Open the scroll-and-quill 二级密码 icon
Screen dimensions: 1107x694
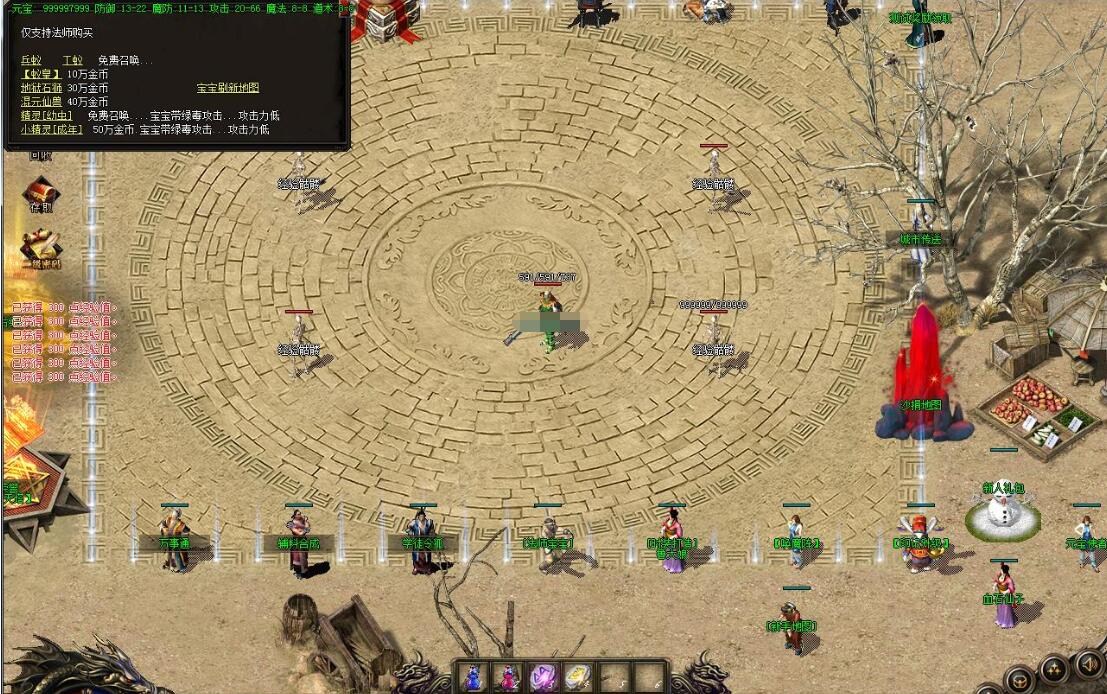click(x=41, y=247)
